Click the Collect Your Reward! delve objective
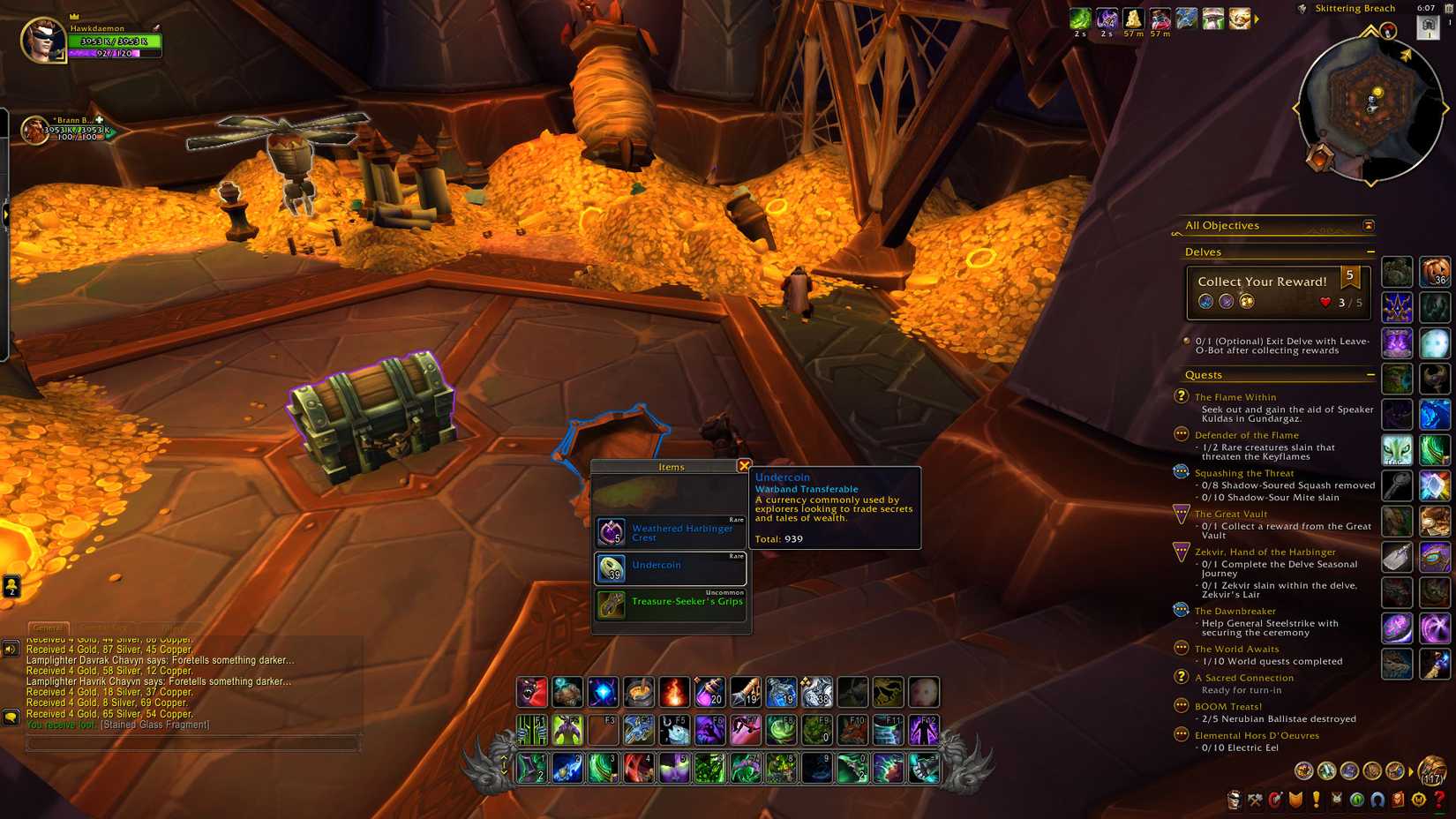The image size is (1456, 819). [1262, 281]
